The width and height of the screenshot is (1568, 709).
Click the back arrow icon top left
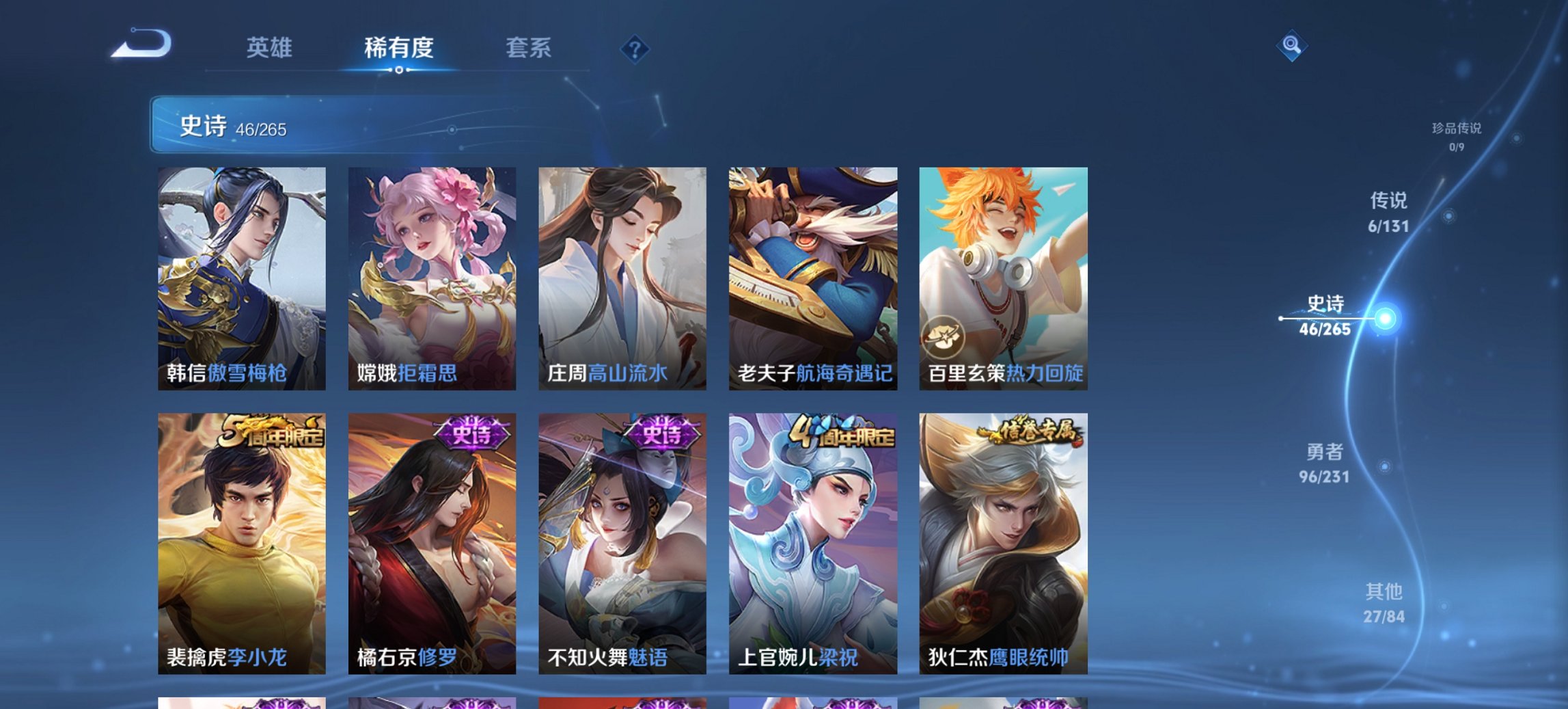(140, 44)
